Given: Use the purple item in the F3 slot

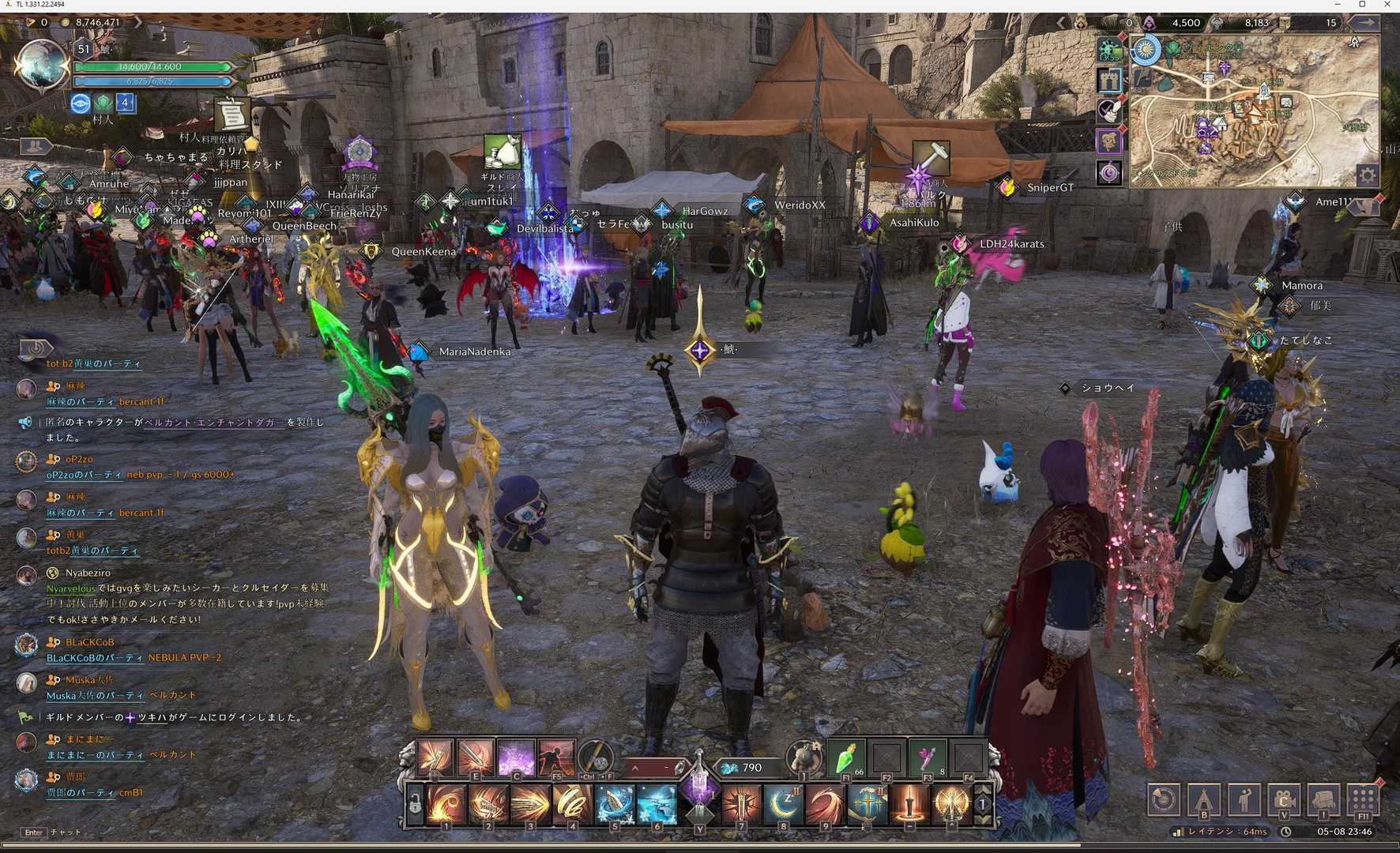Looking at the screenshot, I should tap(928, 758).
